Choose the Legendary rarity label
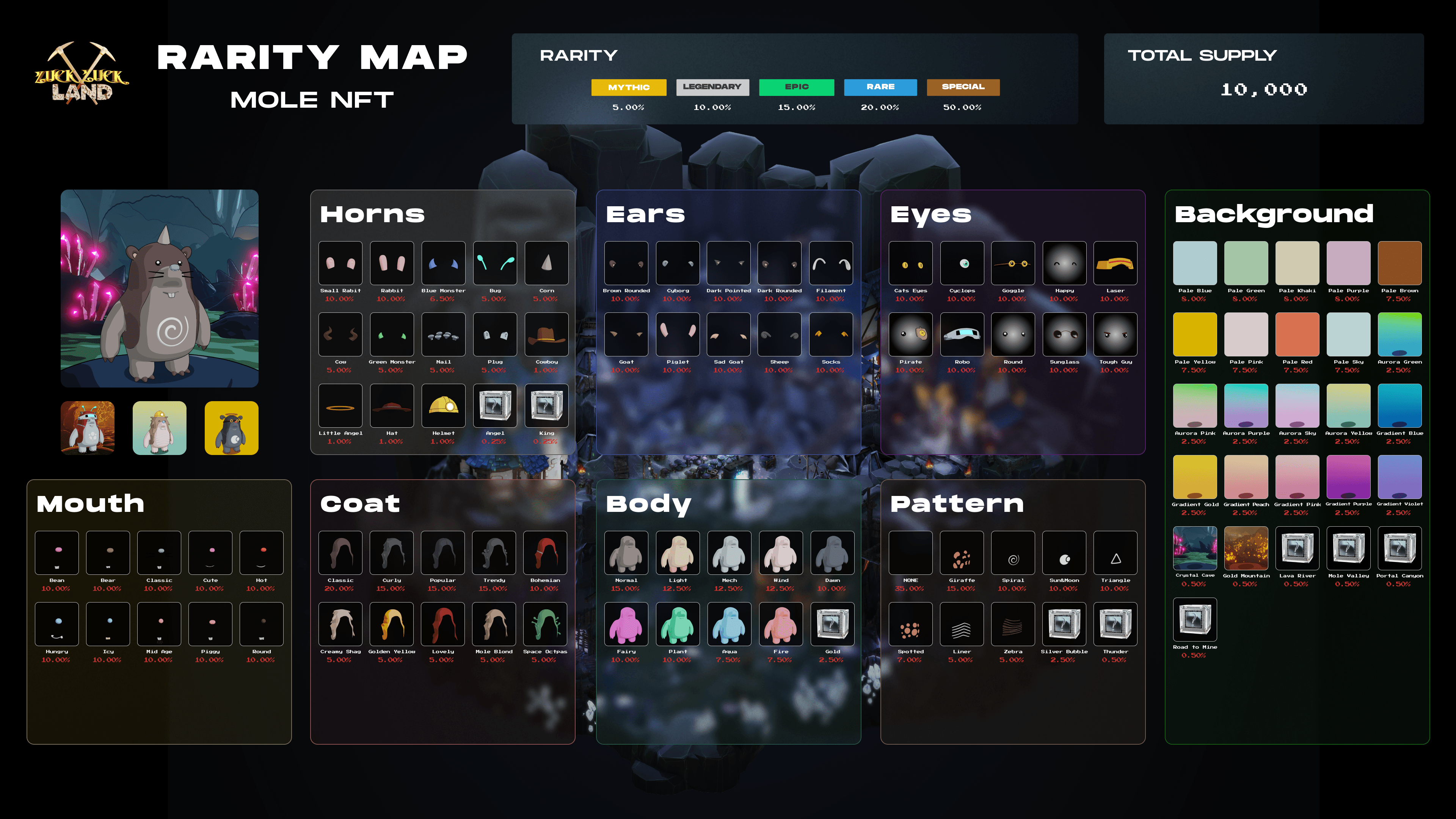This screenshot has width=1456, height=819. (x=712, y=87)
